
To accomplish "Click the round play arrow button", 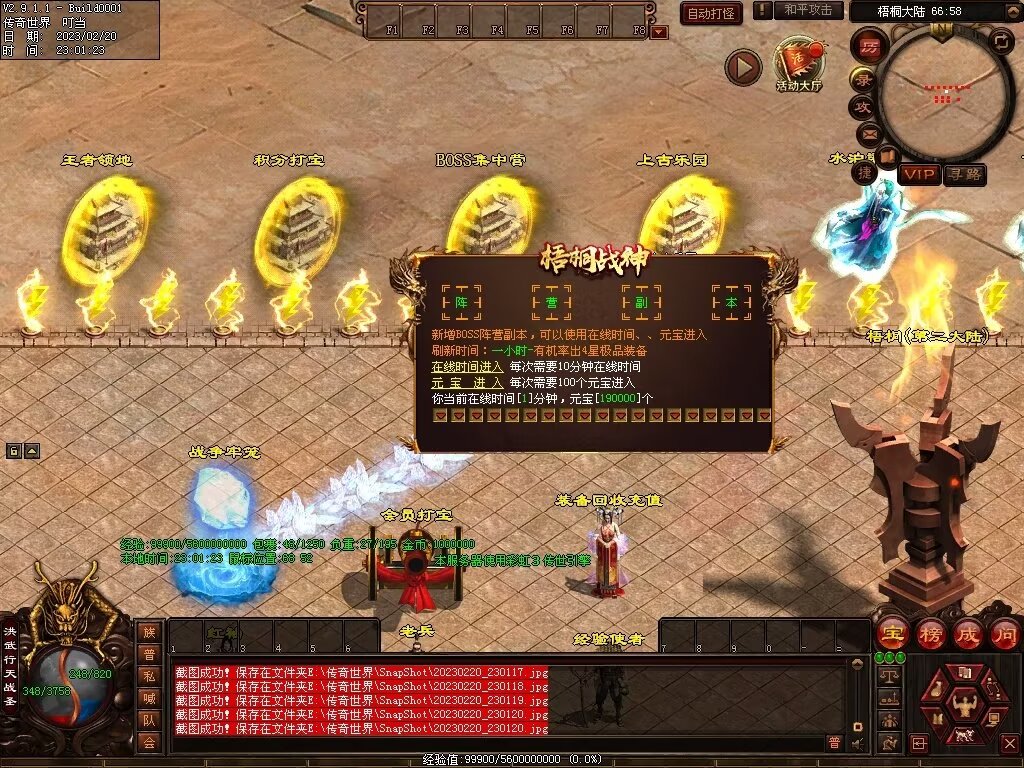I will tap(743, 67).
